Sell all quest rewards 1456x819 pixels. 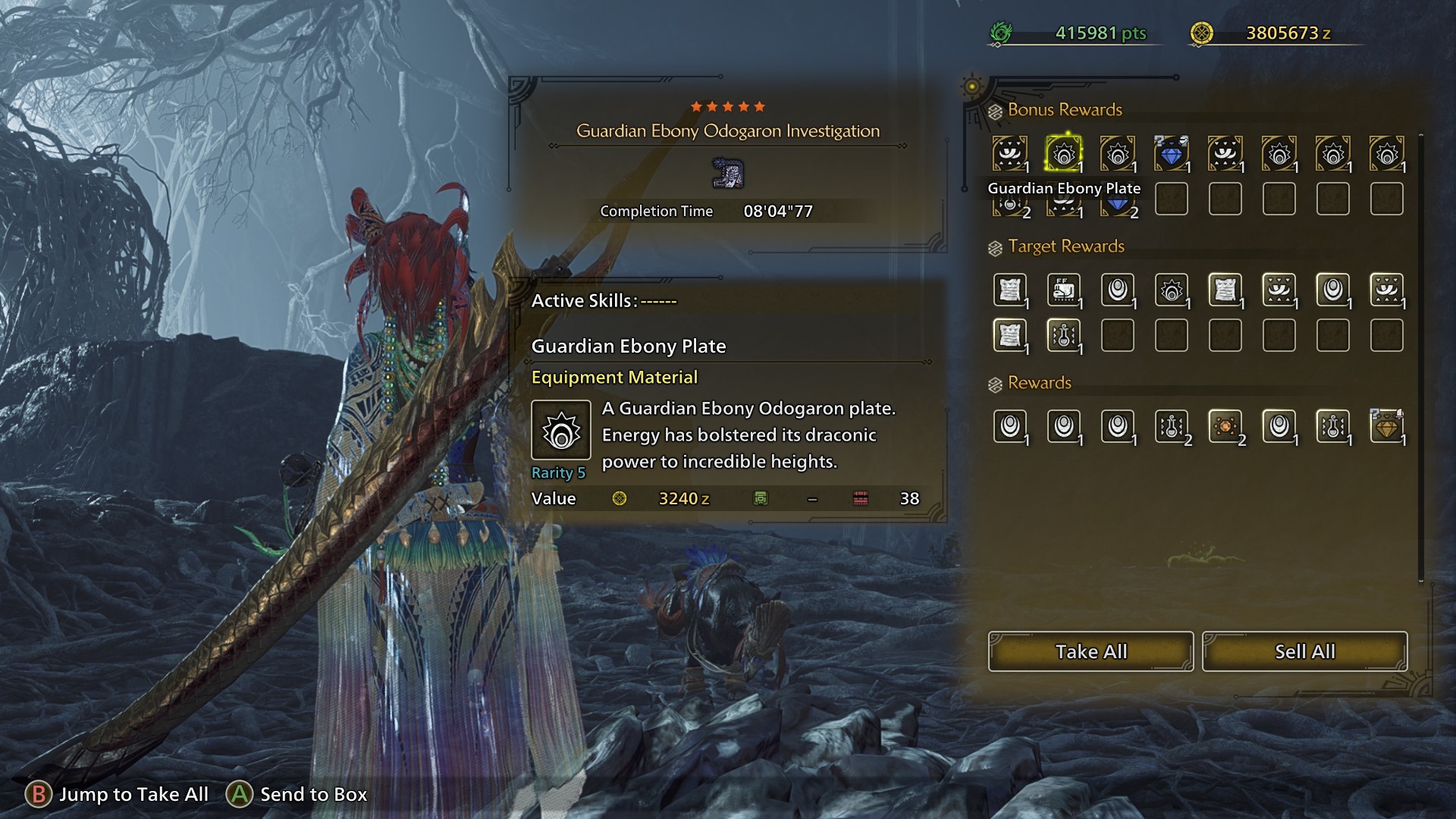pos(1304,651)
